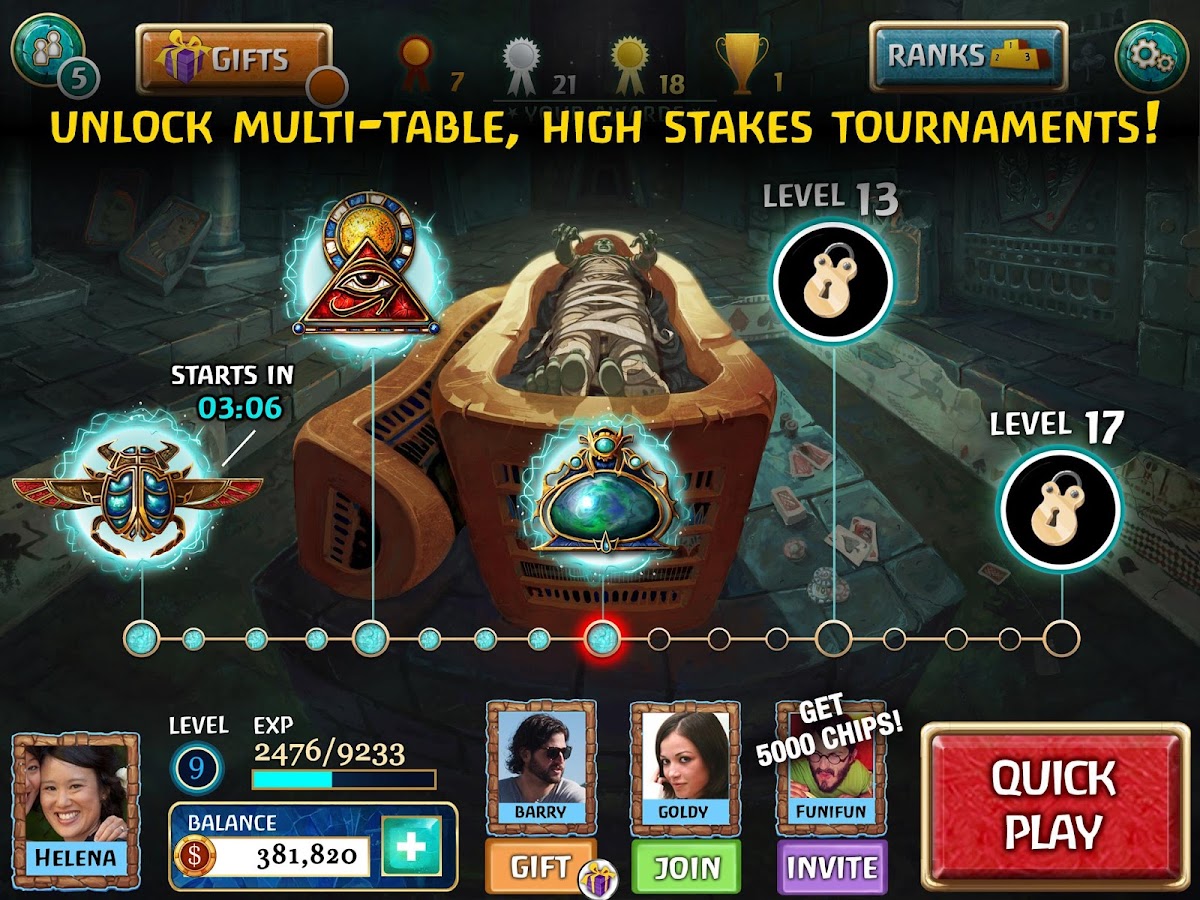Image resolution: width=1200 pixels, height=900 pixels.
Task: Open the friends list icon
Action: pos(46,50)
